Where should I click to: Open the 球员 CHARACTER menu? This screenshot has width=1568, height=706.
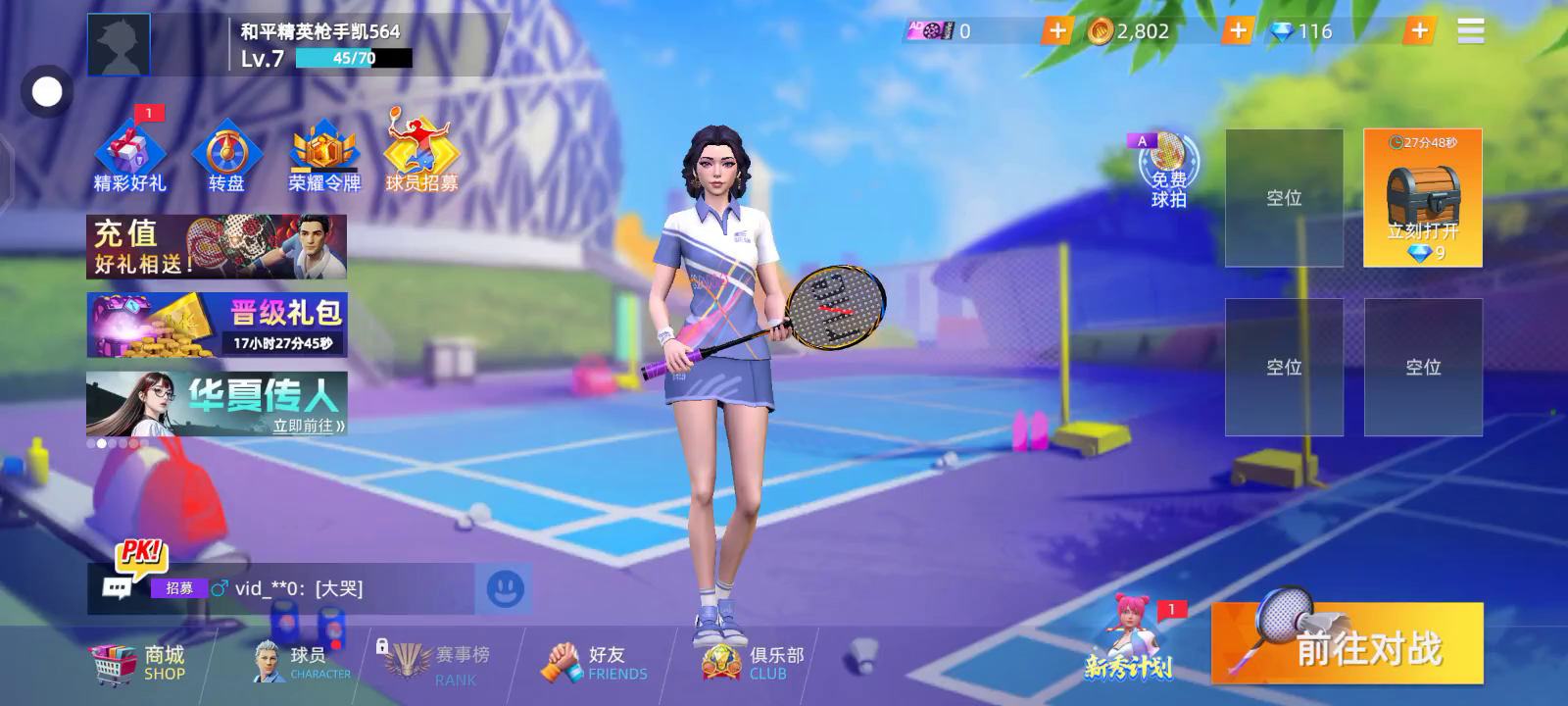(x=301, y=663)
